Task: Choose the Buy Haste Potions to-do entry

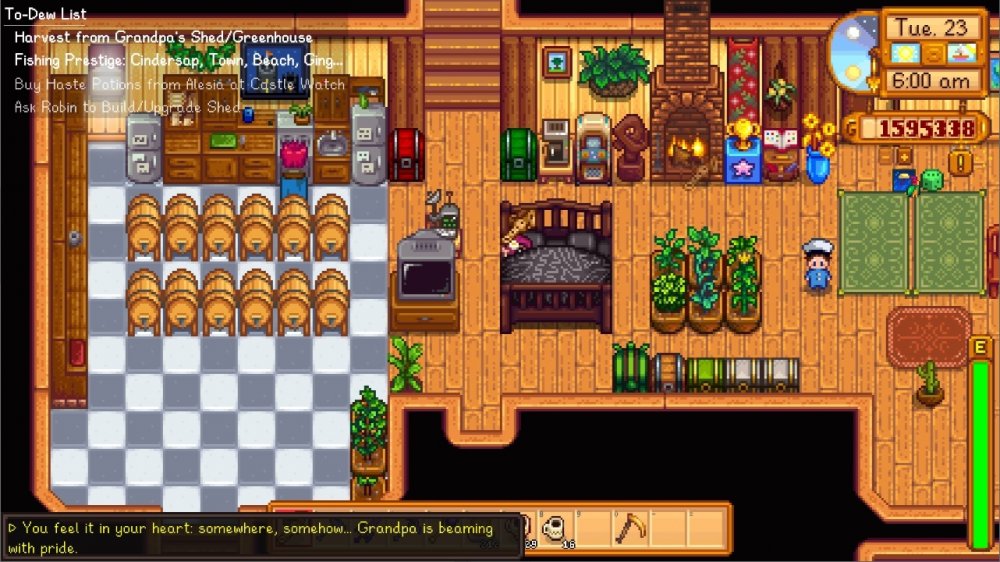Action: click(180, 84)
